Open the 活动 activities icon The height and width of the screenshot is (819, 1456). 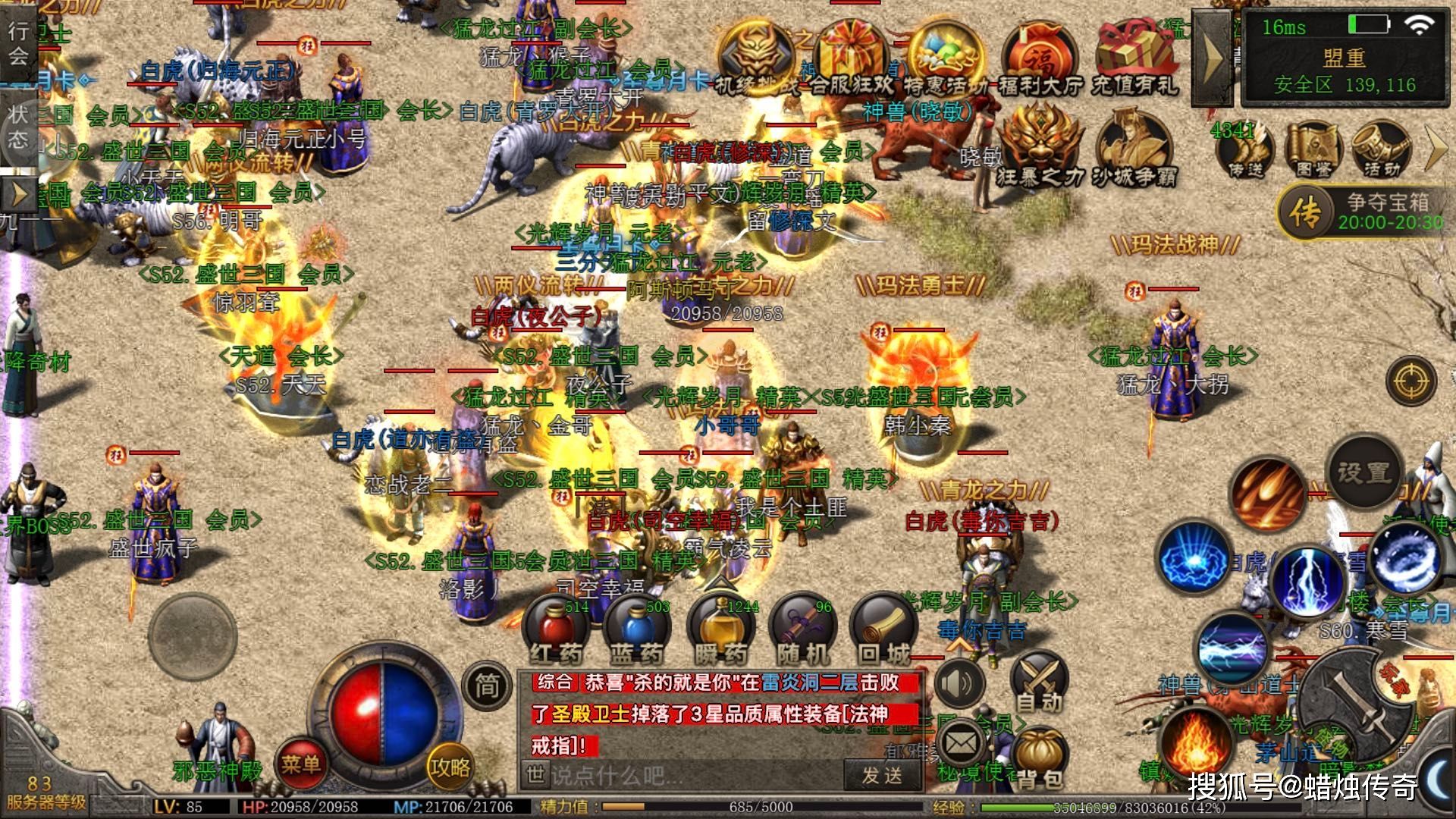pos(1382,149)
